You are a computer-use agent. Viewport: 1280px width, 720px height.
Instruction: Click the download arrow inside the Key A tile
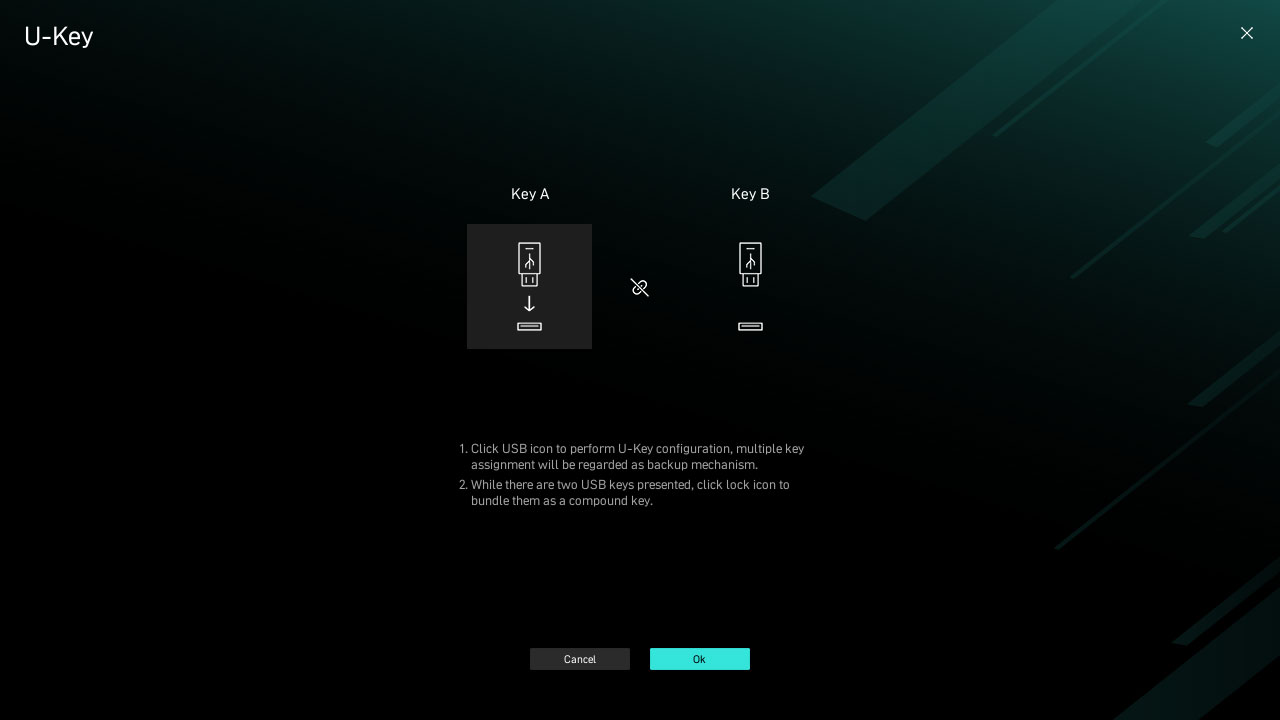tap(529, 304)
